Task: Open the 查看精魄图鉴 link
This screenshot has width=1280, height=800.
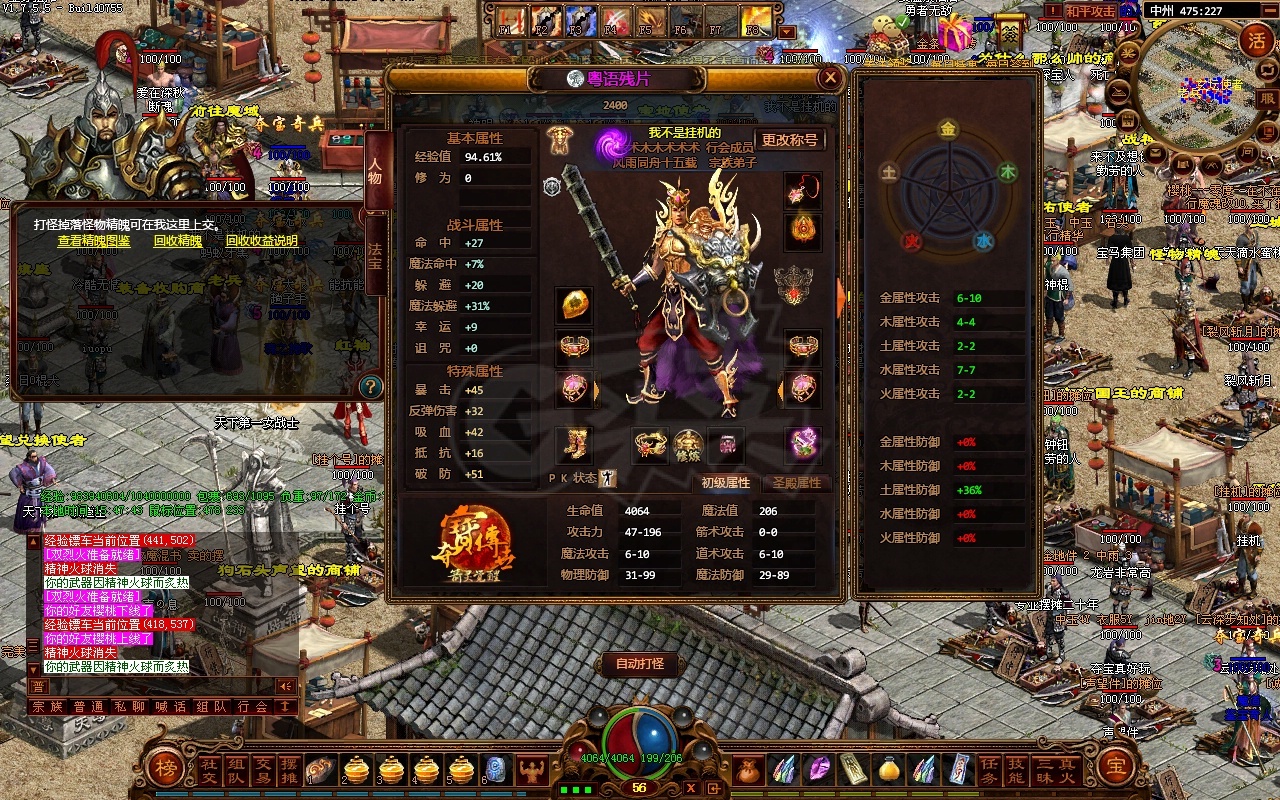Action: (93, 241)
